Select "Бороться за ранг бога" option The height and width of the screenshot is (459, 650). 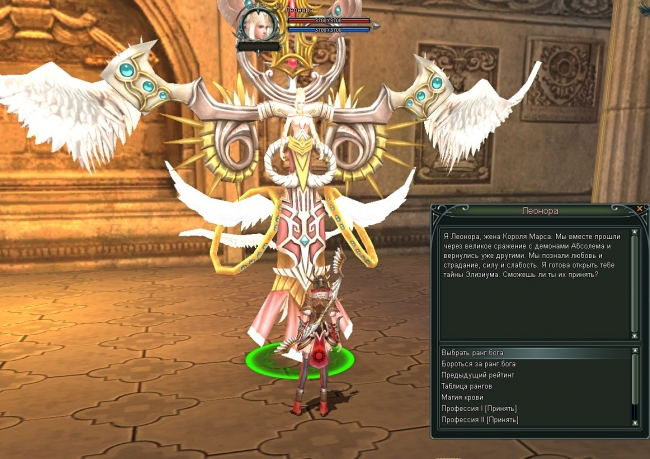pyautogui.click(x=480, y=364)
